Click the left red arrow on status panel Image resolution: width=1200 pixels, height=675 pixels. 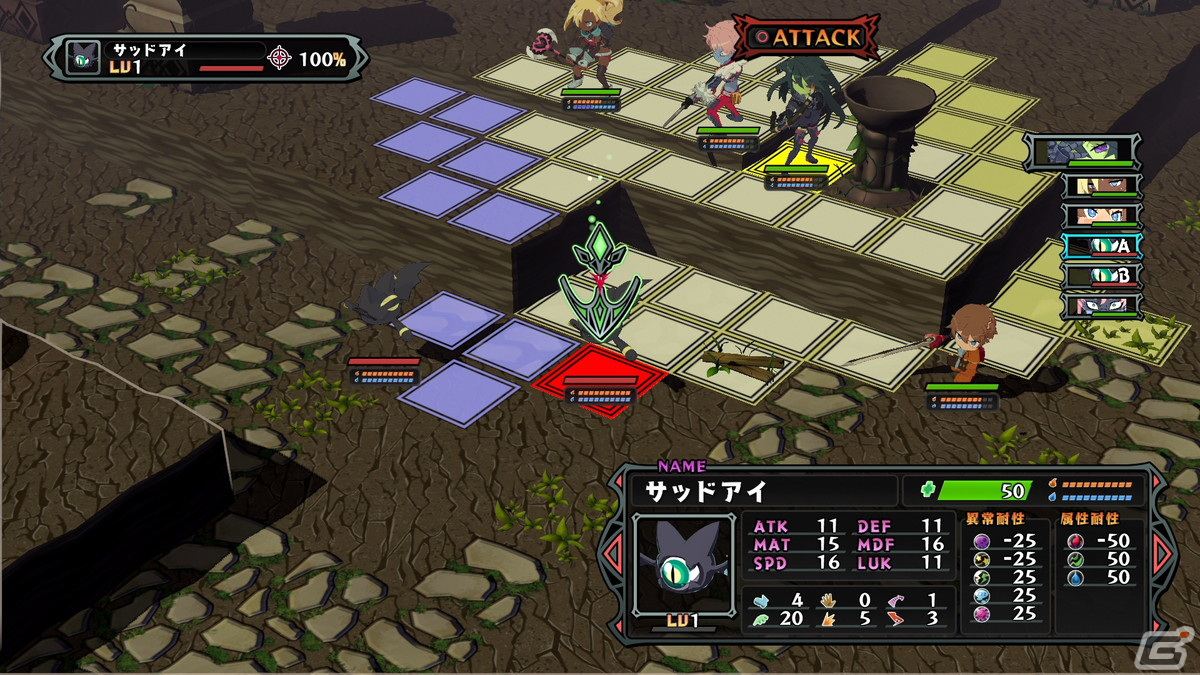click(616, 554)
